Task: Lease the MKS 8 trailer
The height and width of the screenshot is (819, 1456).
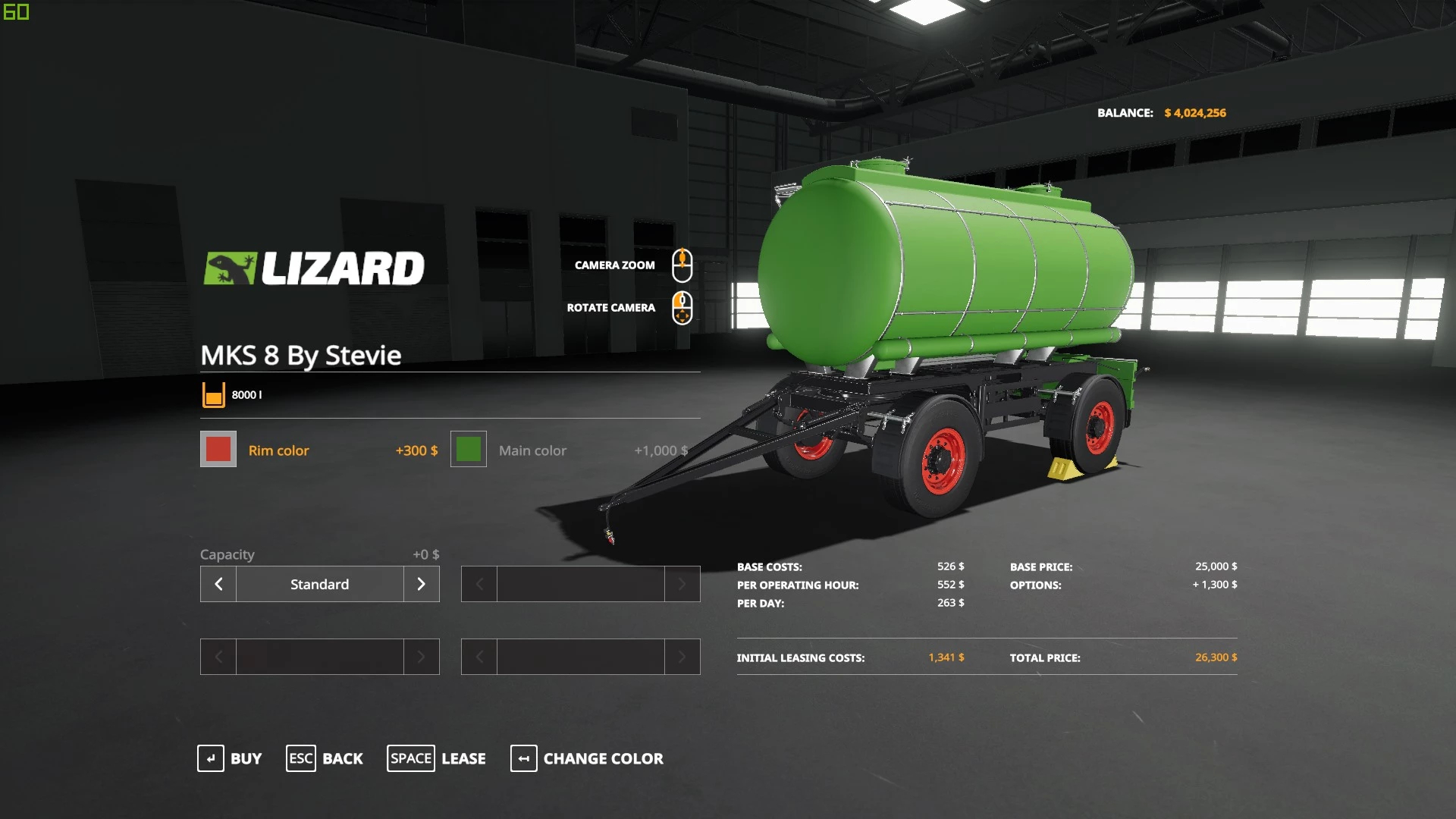Action: pos(437,758)
